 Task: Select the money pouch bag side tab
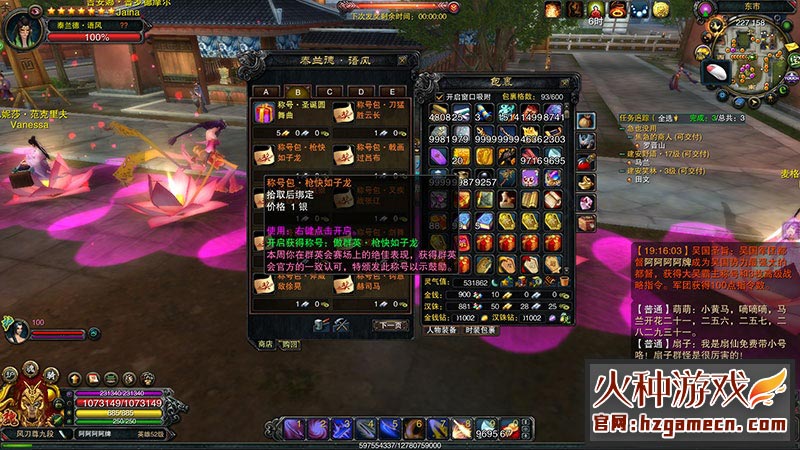(x=587, y=120)
